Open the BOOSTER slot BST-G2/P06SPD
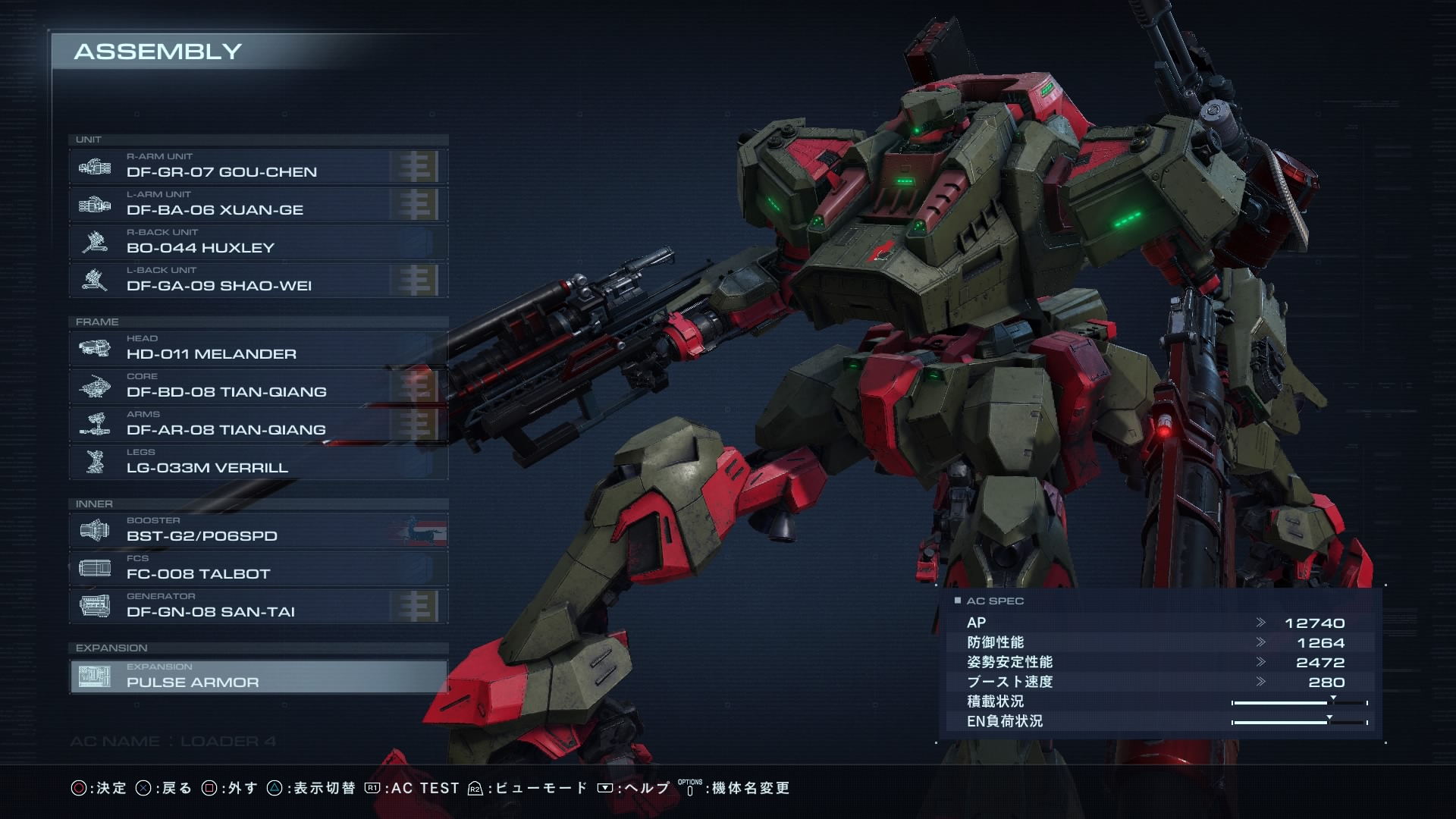 point(258,530)
